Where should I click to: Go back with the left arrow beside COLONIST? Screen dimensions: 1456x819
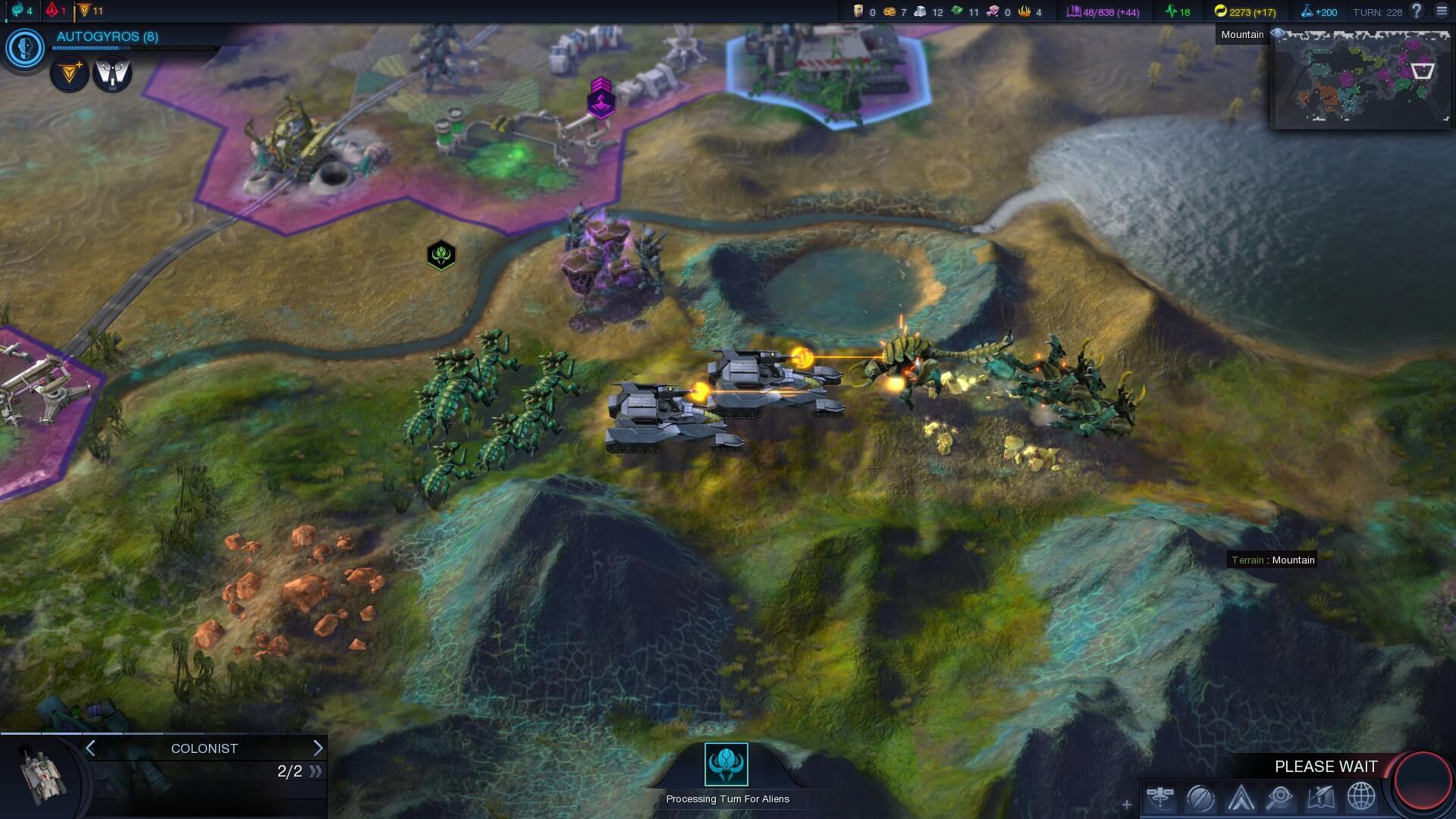pyautogui.click(x=89, y=748)
